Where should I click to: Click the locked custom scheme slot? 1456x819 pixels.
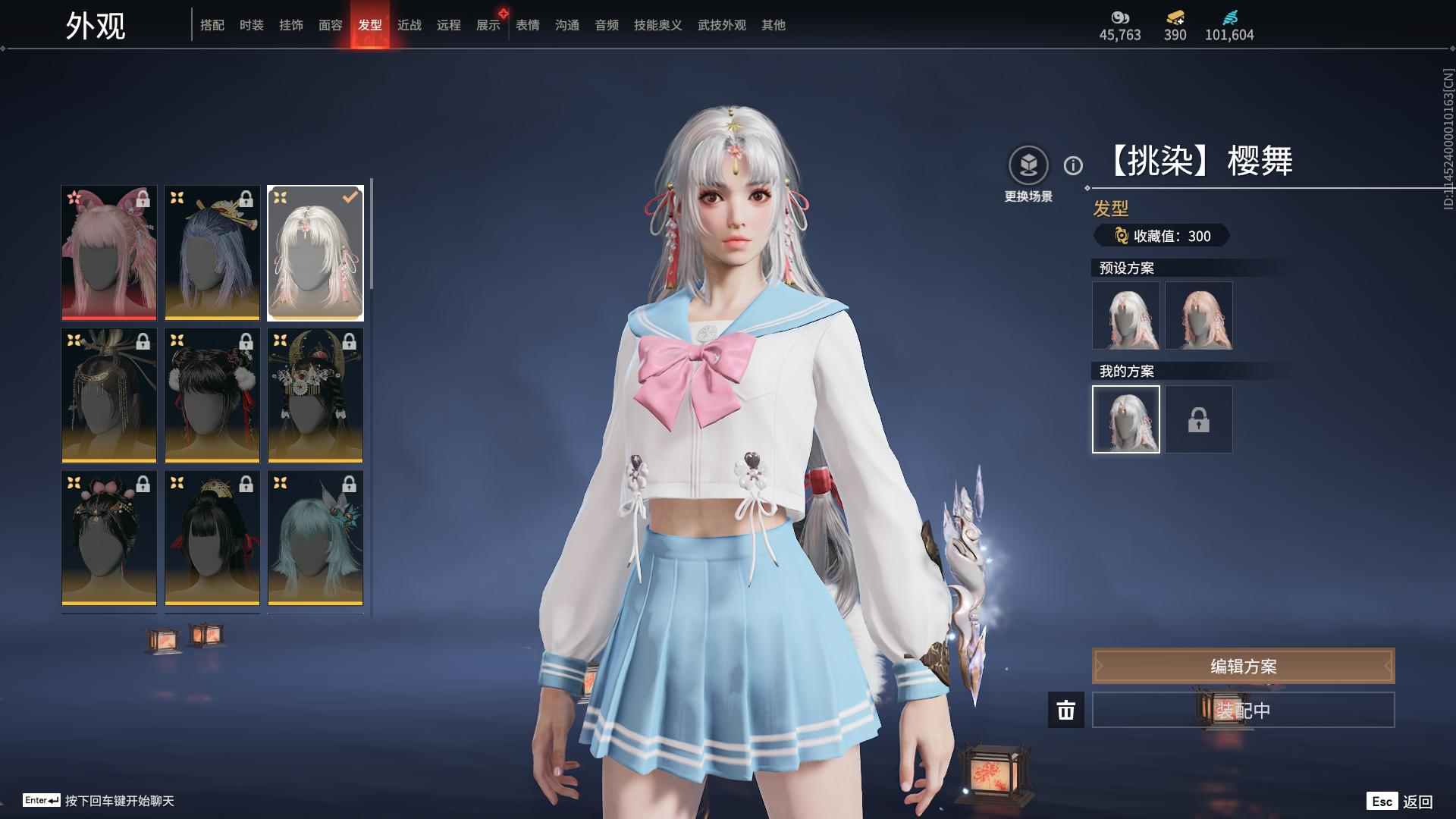click(1198, 419)
